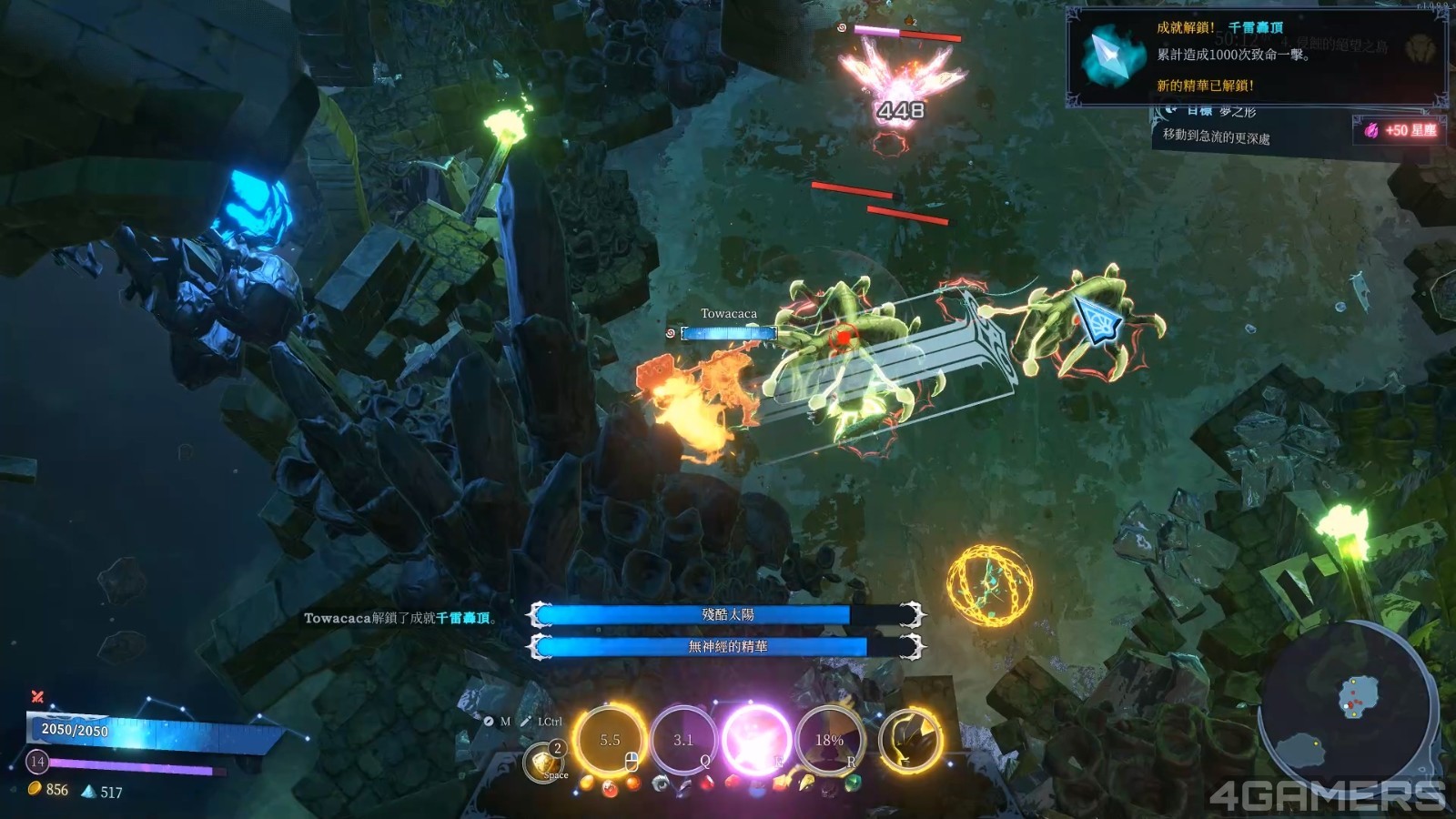The width and height of the screenshot is (1456, 819).
Task: Select the pencil ping icon
Action: click(x=526, y=722)
